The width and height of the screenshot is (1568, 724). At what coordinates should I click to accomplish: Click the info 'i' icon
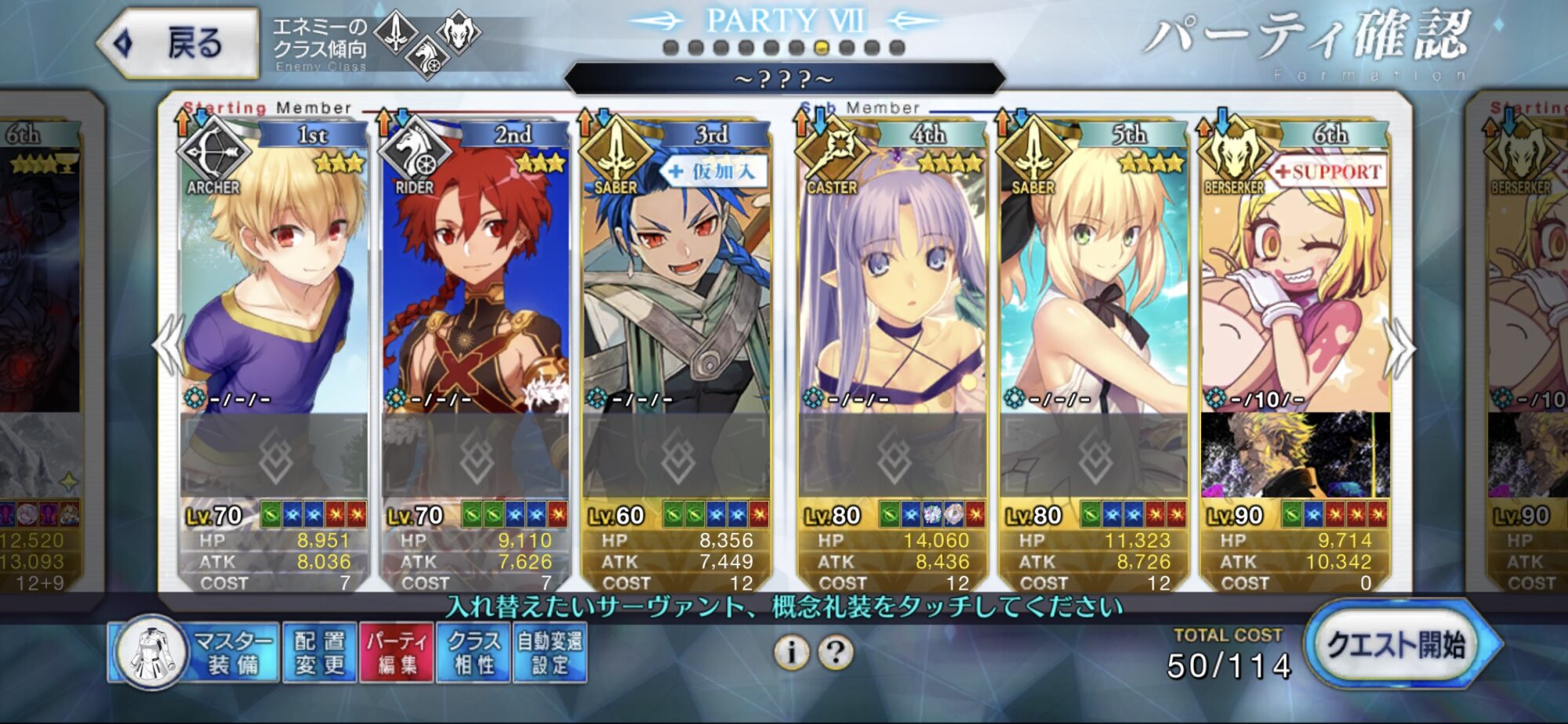tap(791, 652)
